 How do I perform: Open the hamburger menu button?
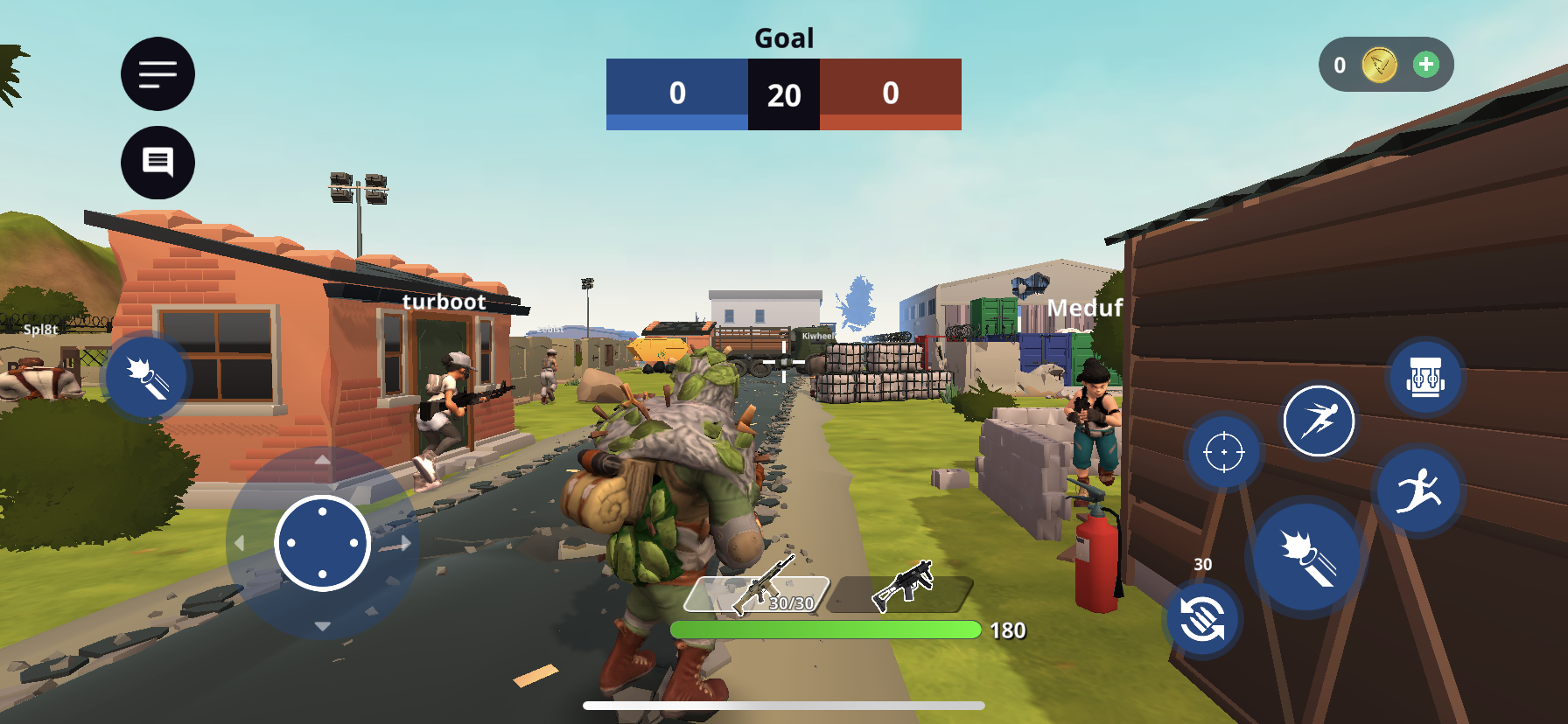pos(157,74)
